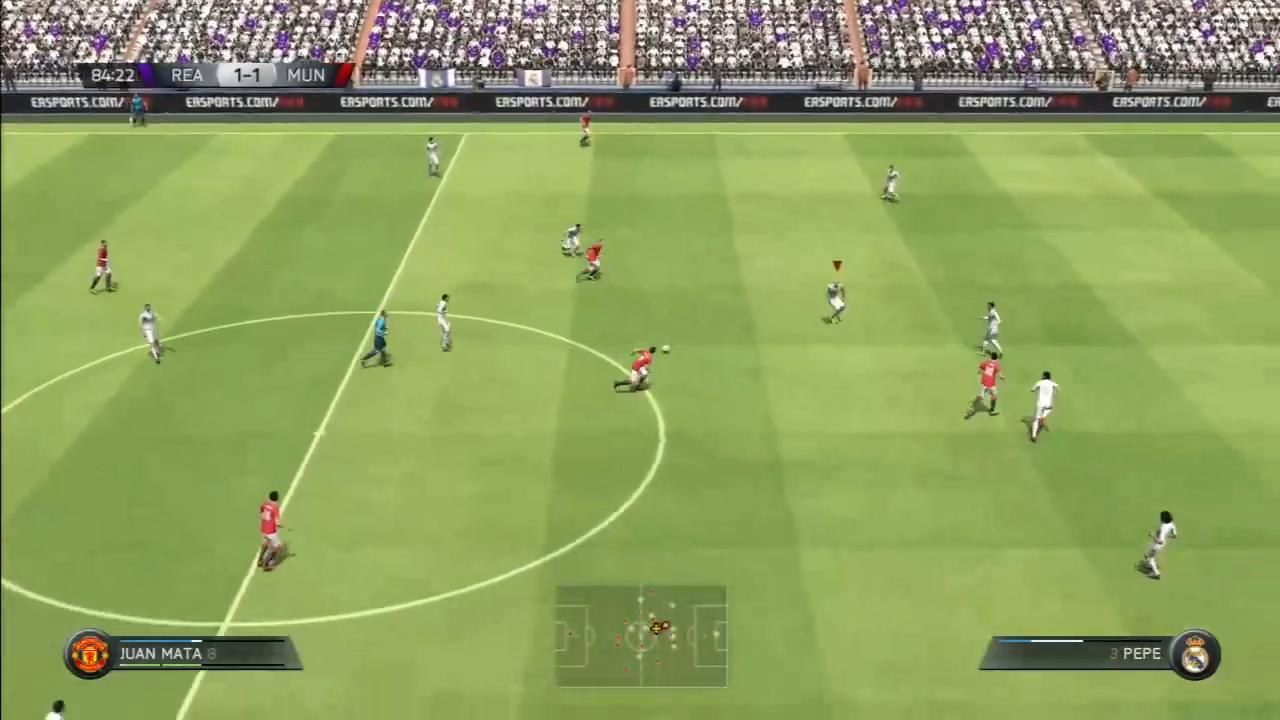Expand the minimap radar view
1280x720 pixels.
[x=640, y=635]
